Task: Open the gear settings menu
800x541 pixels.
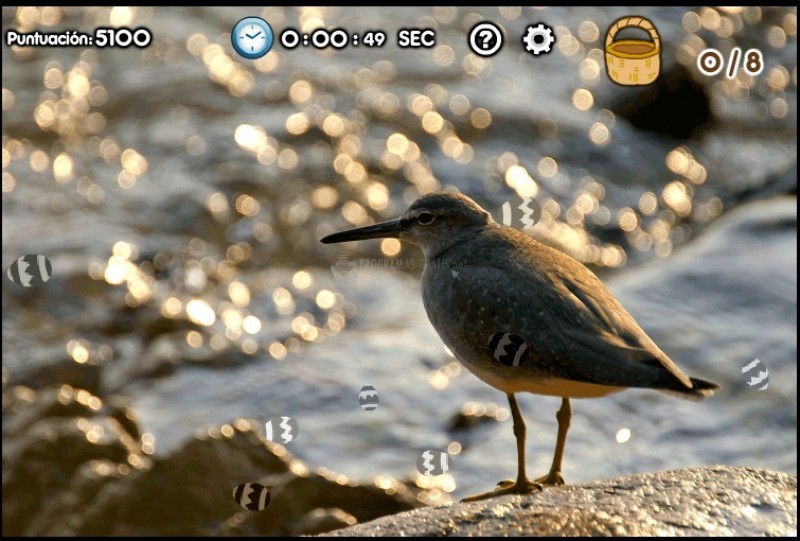Action: [538, 39]
